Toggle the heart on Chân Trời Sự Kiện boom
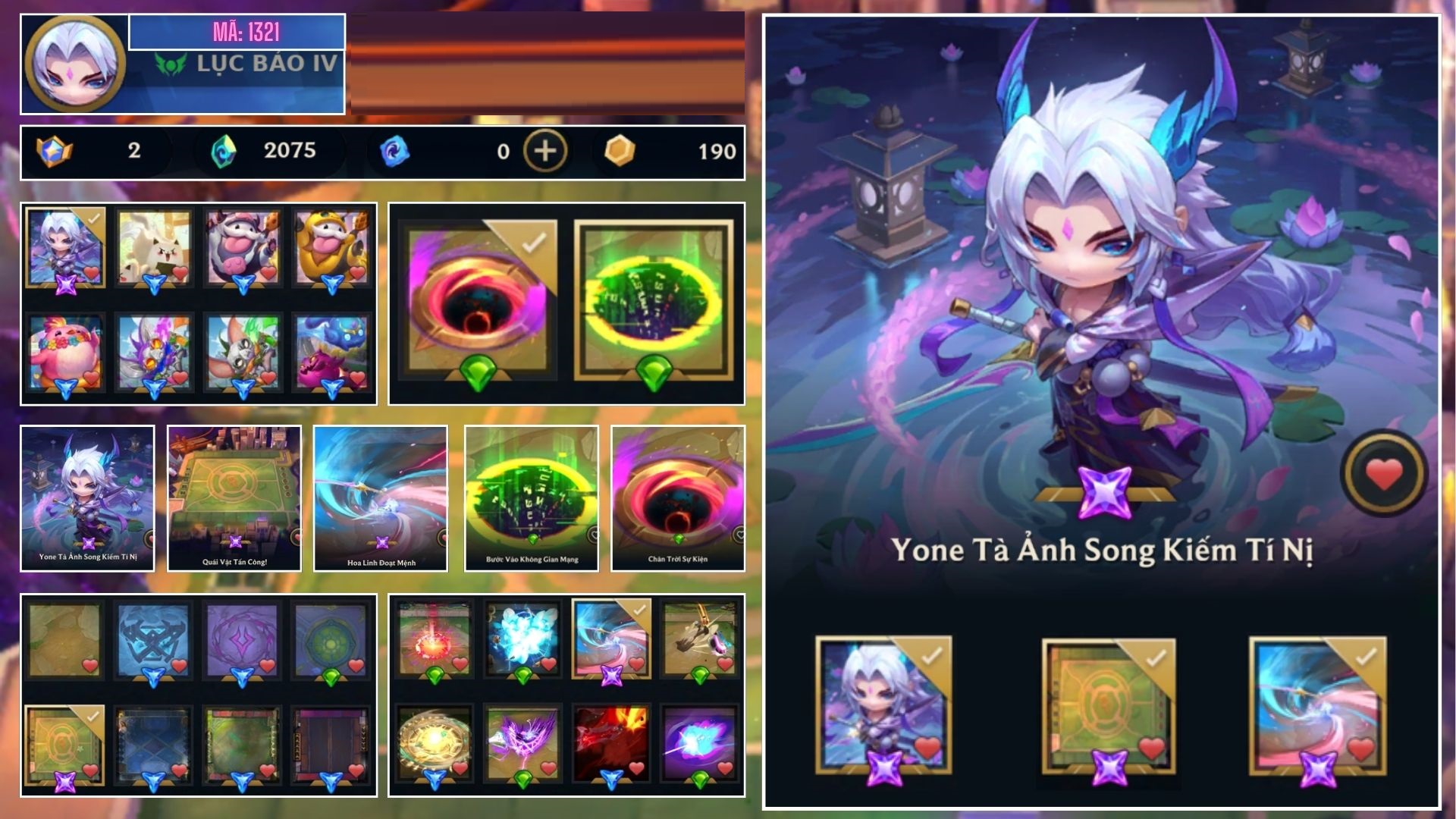Image resolution: width=1456 pixels, height=819 pixels. 740,533
